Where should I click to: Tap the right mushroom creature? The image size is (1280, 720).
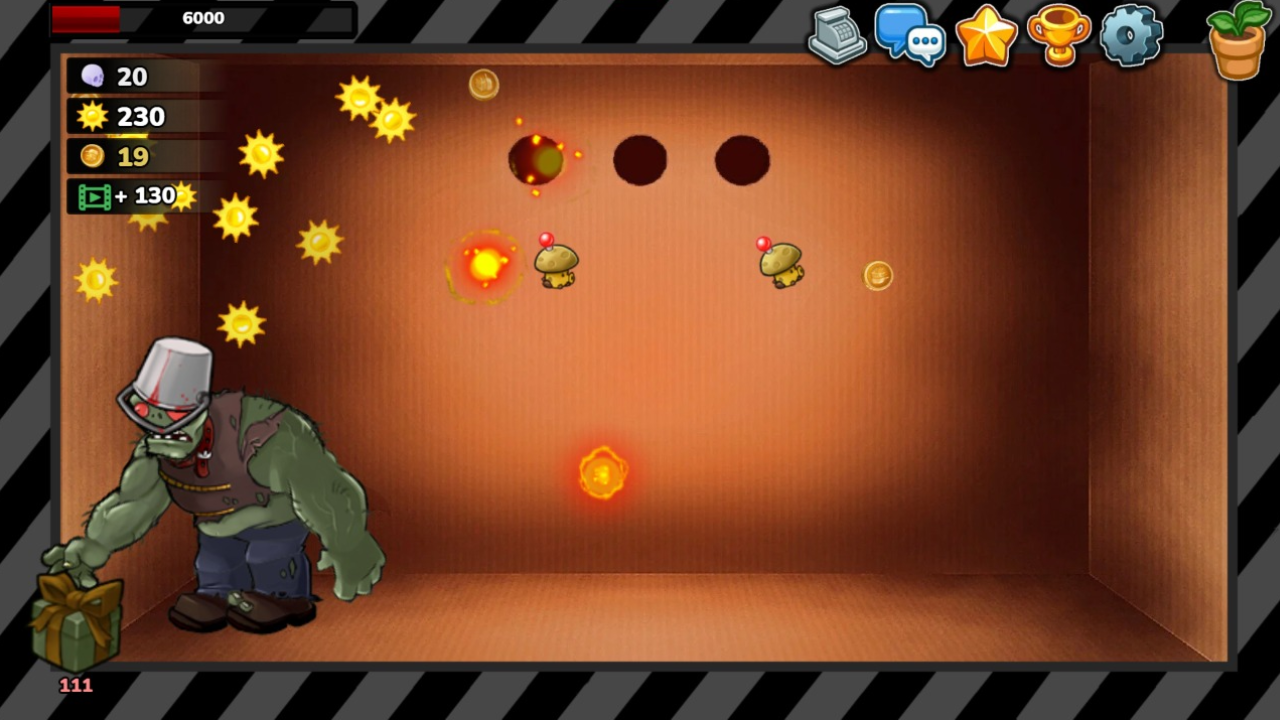(x=783, y=262)
